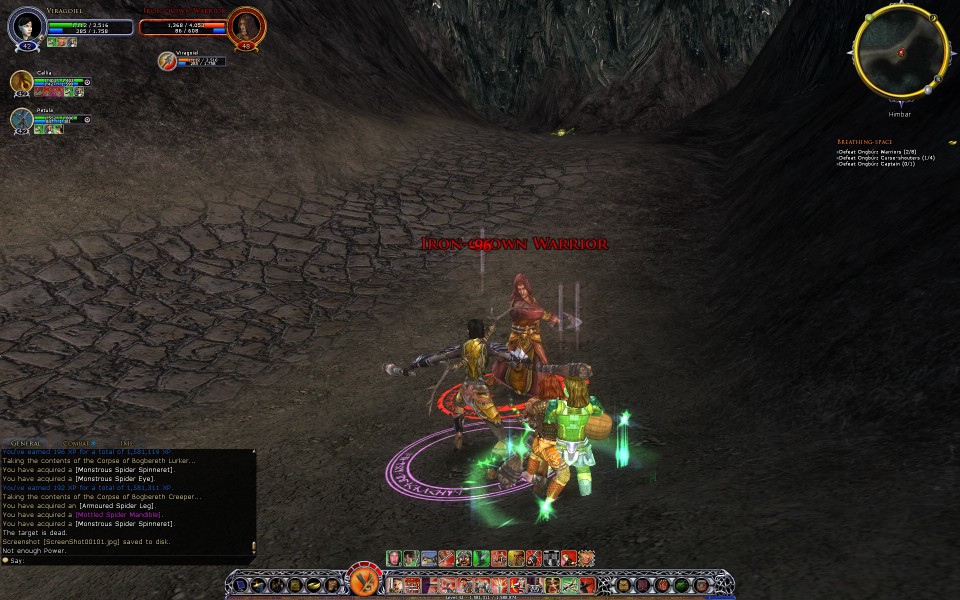This screenshot has width=960, height=600.
Task: Use the first skill in the main quickslot bar
Action: [396, 584]
